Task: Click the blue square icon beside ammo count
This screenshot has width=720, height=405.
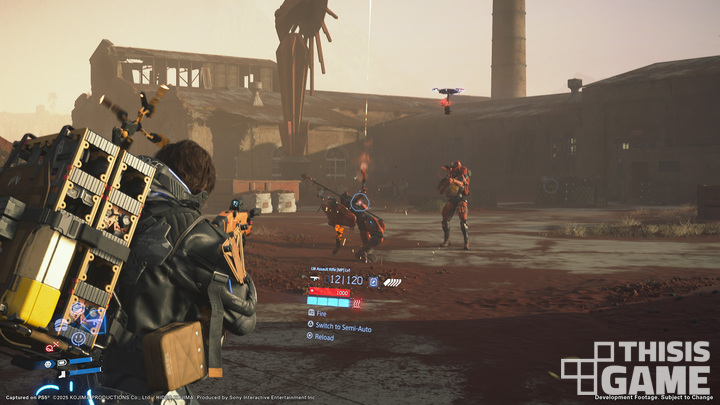Action: point(373,282)
